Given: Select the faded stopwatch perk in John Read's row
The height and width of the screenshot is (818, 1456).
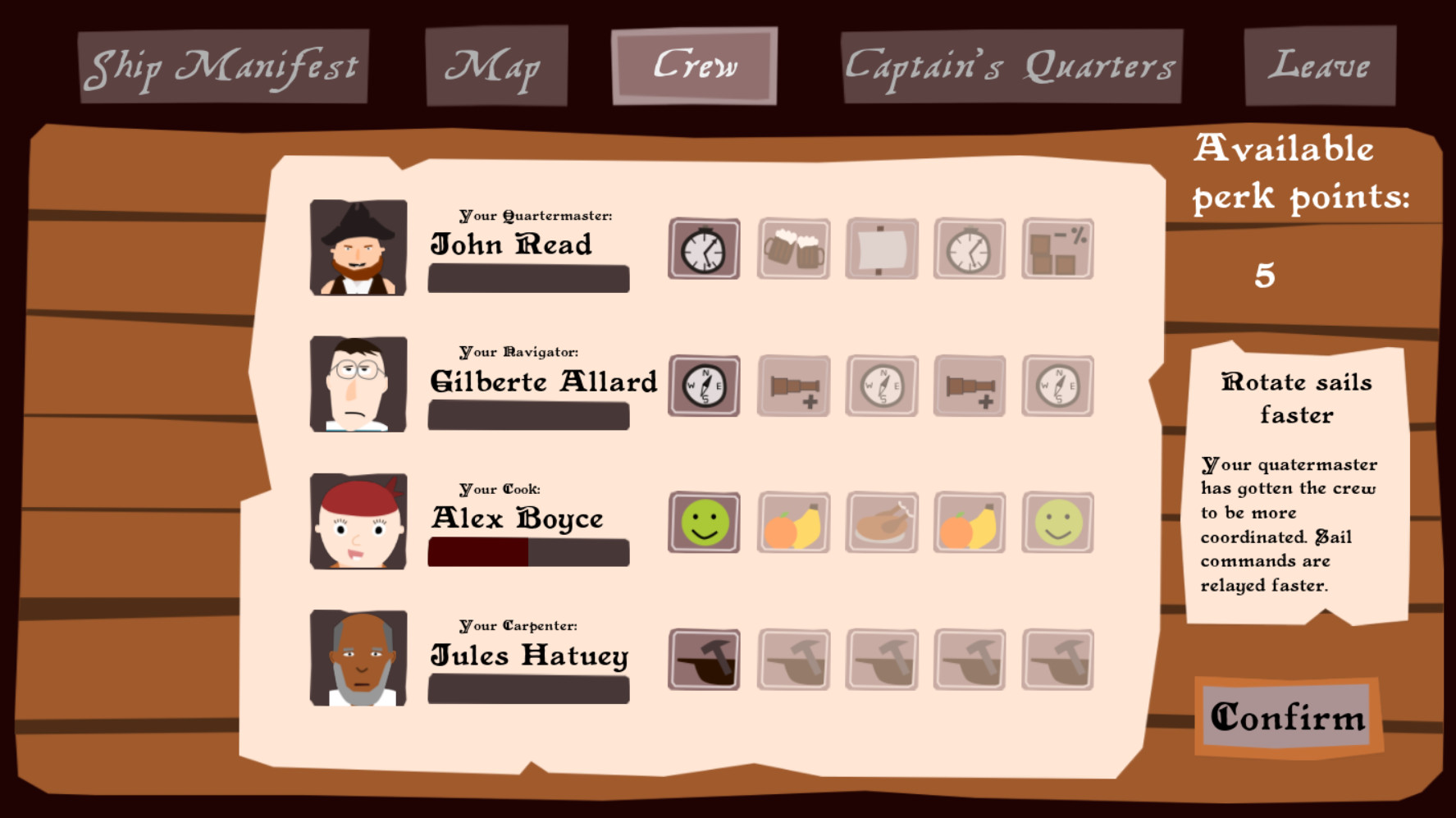Looking at the screenshot, I should (x=969, y=248).
